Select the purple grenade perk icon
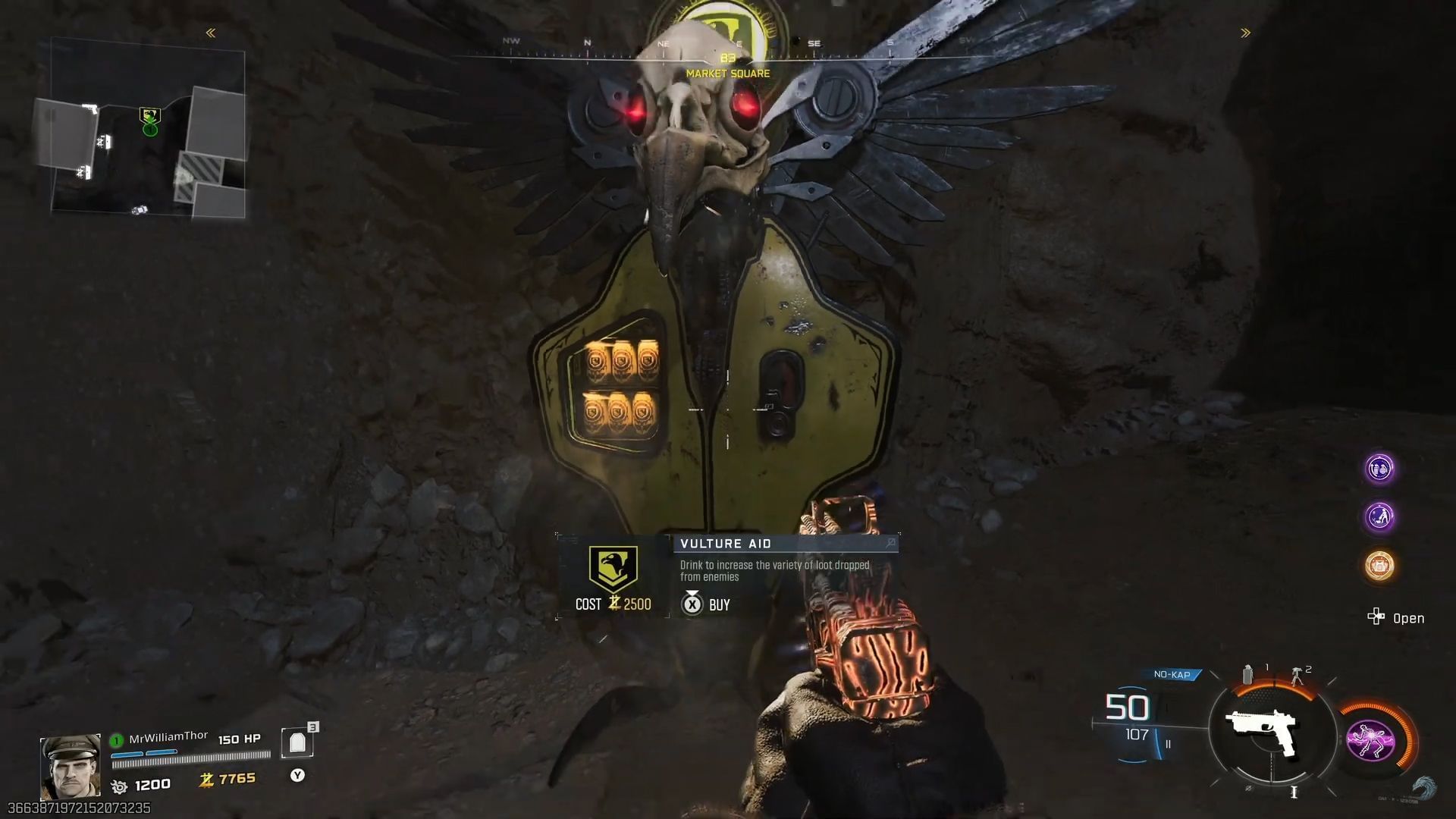 [x=1379, y=468]
